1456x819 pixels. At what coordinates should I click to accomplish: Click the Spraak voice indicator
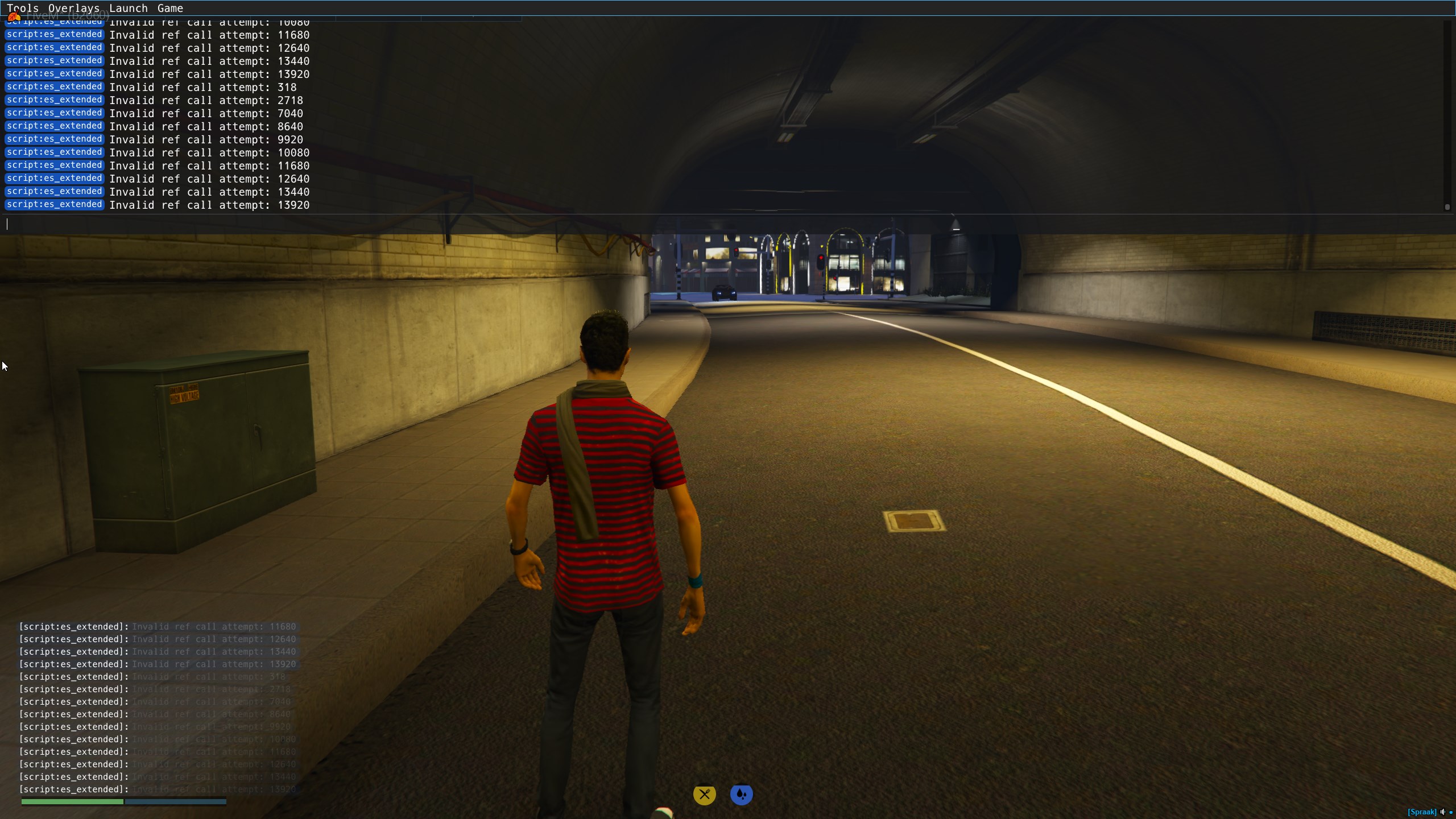pos(1422,812)
